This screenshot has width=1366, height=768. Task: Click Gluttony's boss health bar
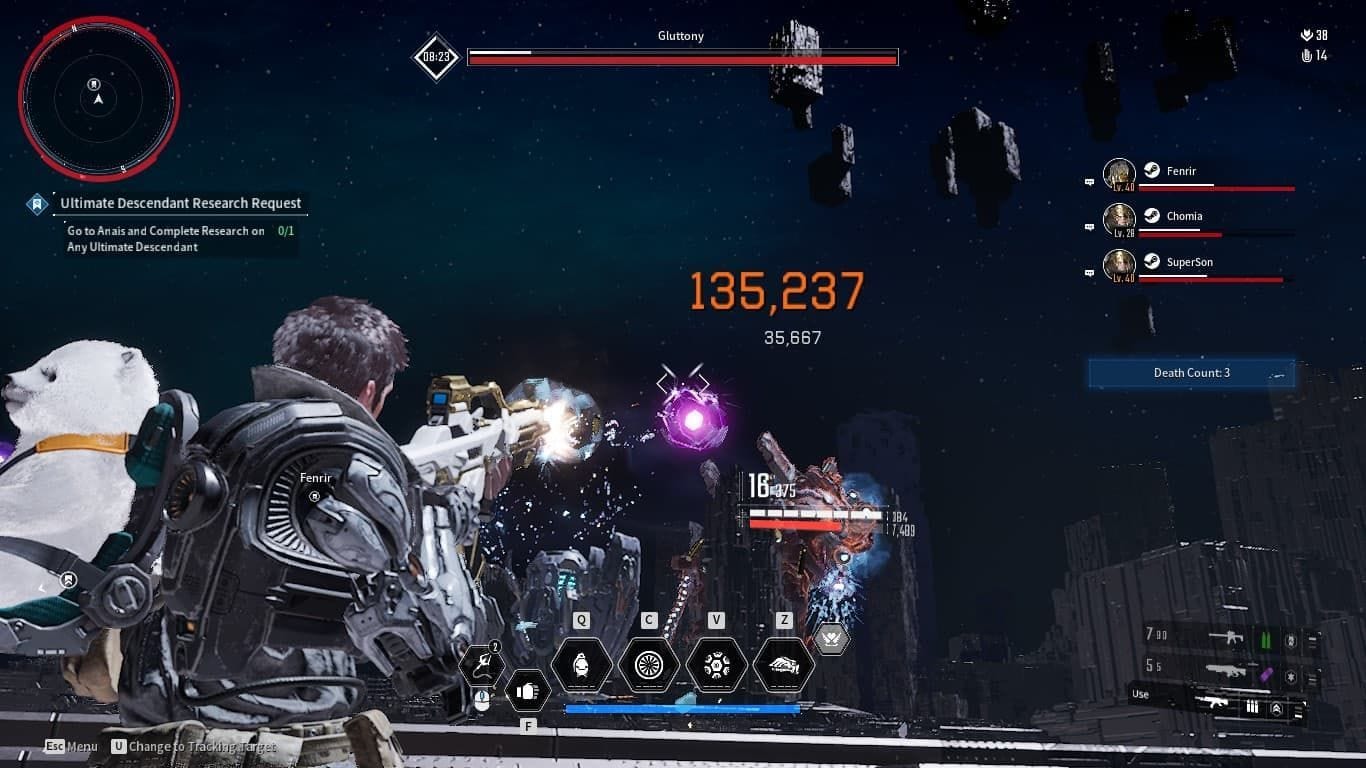(681, 58)
